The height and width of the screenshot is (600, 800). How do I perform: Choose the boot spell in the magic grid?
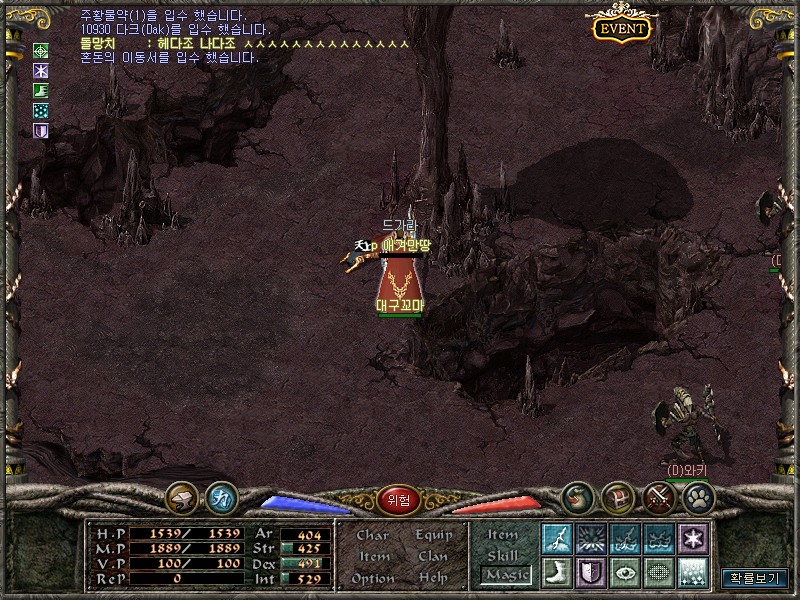(556, 572)
